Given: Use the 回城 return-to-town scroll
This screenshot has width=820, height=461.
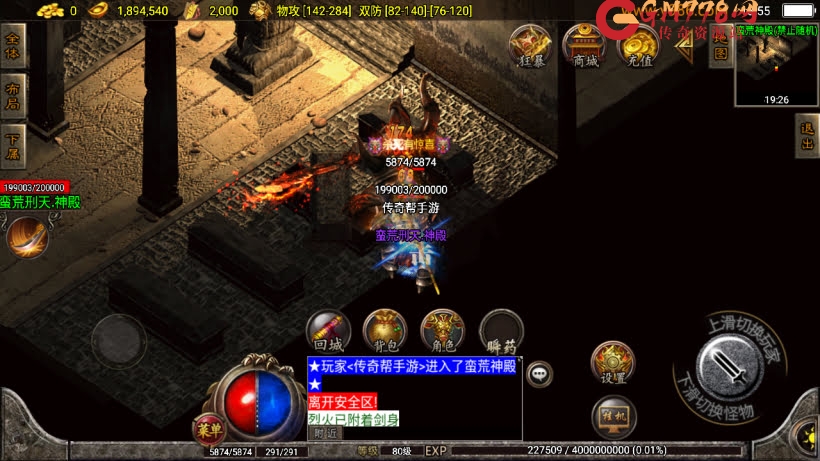Looking at the screenshot, I should tap(328, 329).
